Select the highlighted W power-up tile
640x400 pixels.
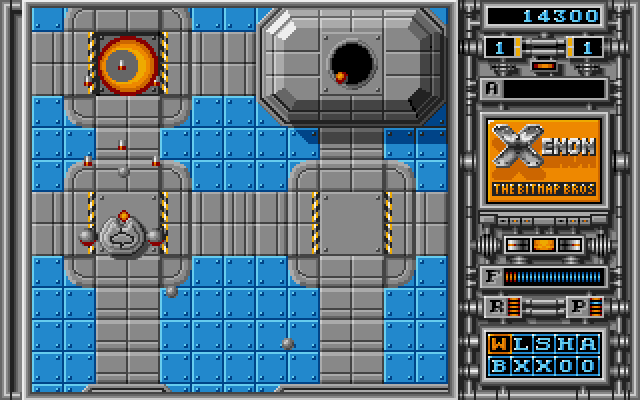pos(501,345)
